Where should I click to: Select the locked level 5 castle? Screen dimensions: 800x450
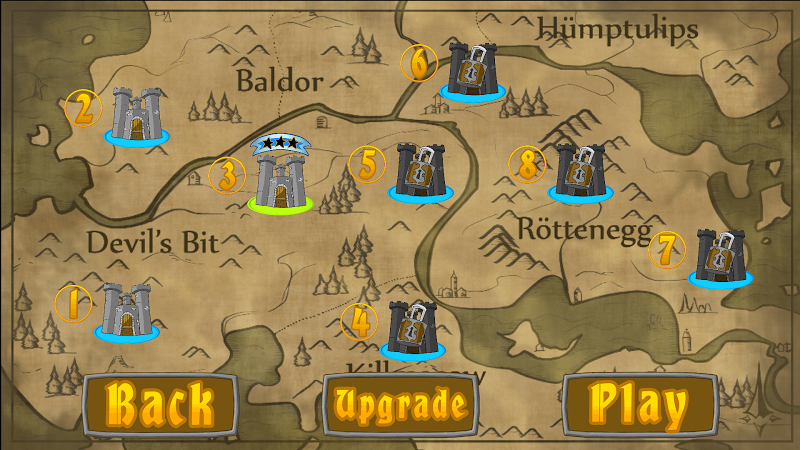point(420,171)
